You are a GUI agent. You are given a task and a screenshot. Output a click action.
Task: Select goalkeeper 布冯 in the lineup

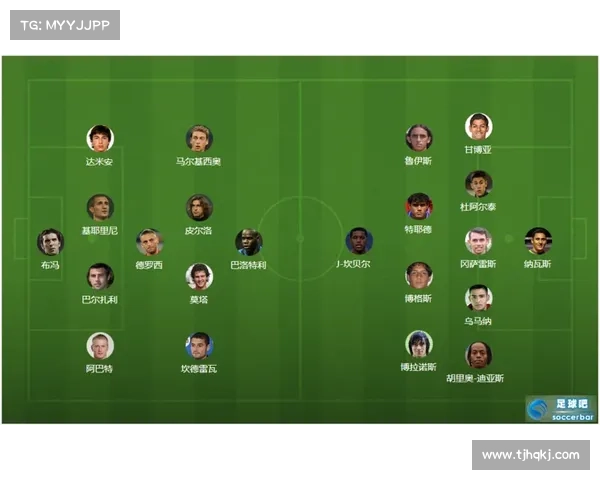pos(50,242)
